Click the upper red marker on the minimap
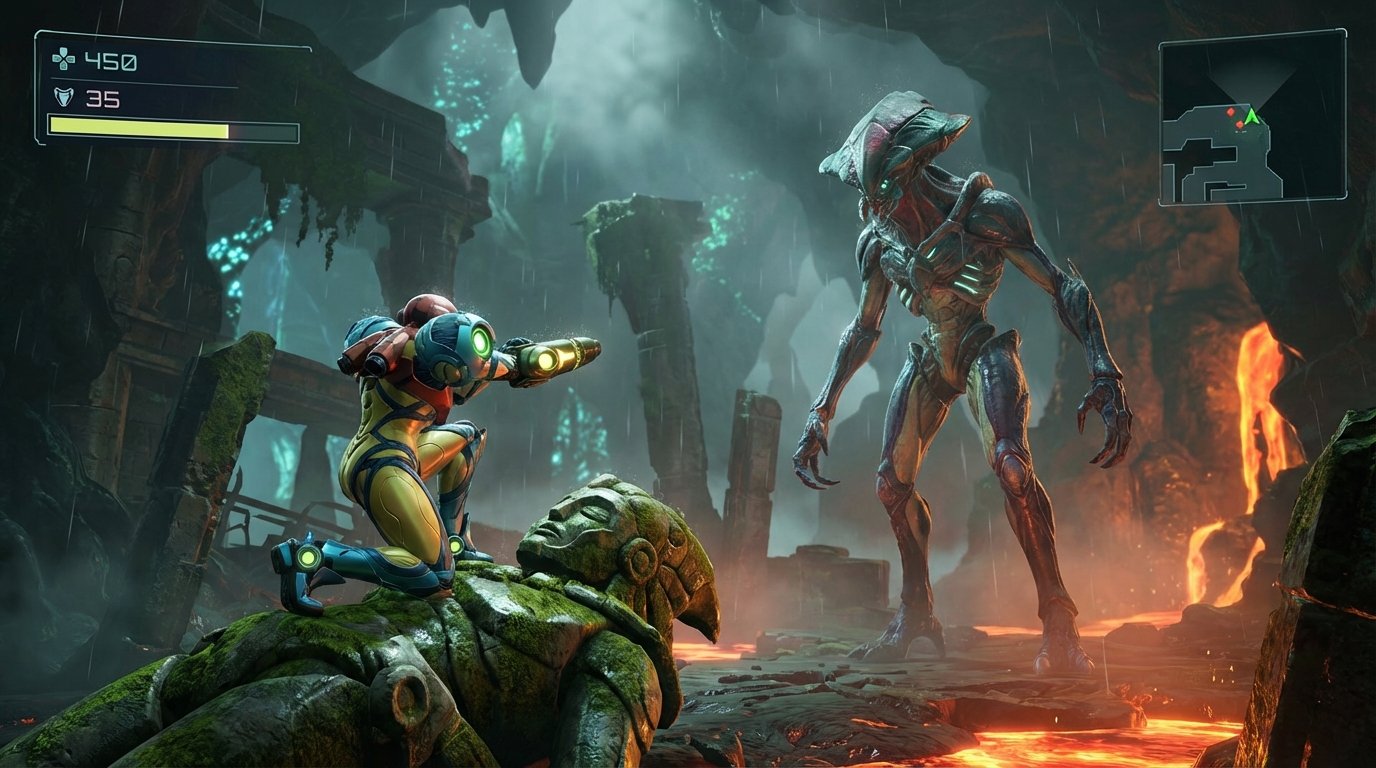The height and width of the screenshot is (768, 1376). [x=1231, y=112]
